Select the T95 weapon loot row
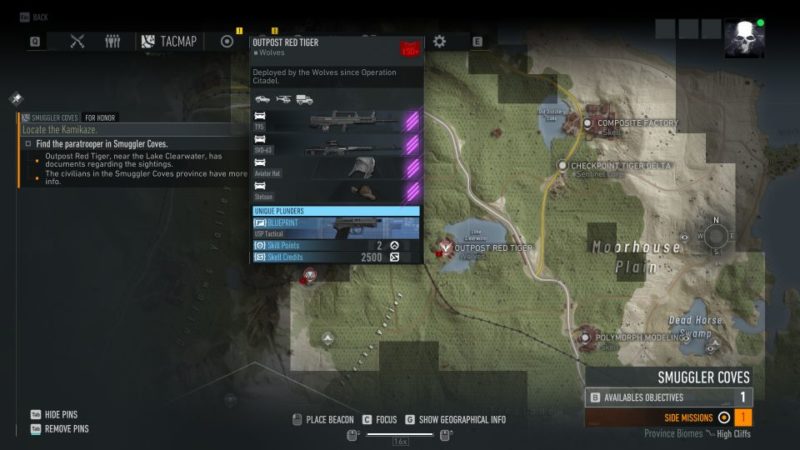800x450 pixels. coord(336,122)
